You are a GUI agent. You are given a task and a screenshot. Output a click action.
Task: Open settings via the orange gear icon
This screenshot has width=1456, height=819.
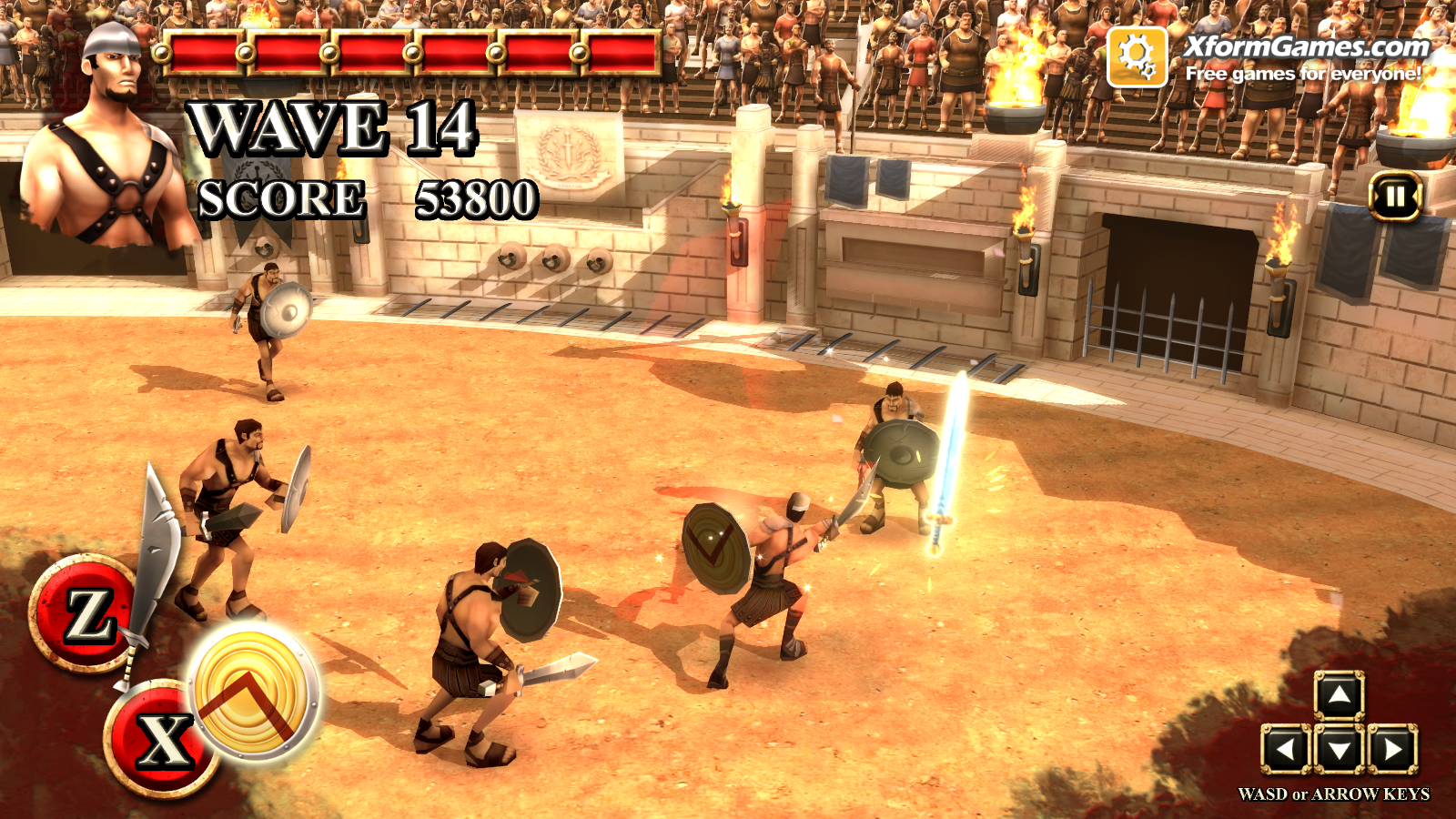click(x=1137, y=56)
